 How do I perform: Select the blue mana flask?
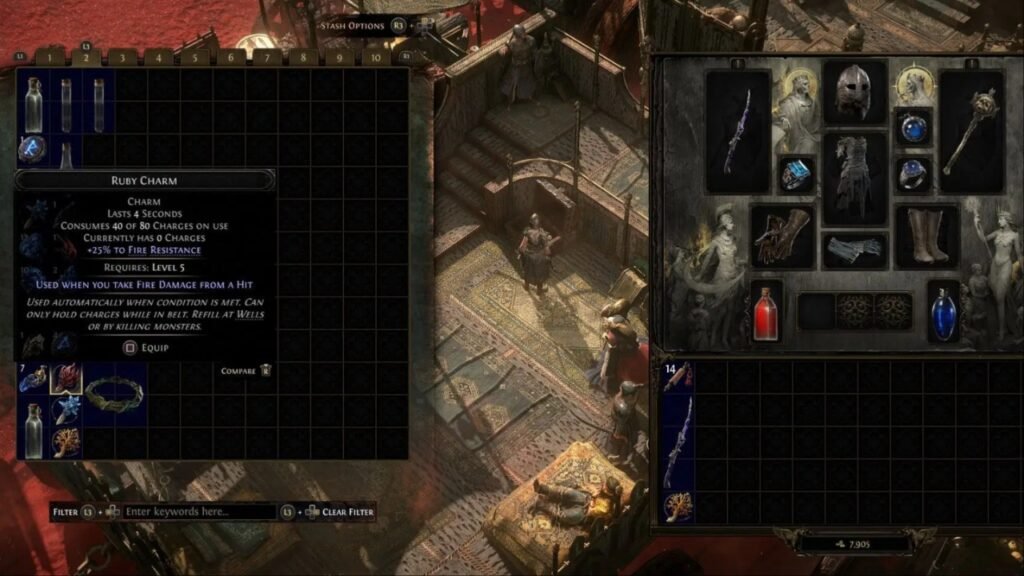[942, 310]
